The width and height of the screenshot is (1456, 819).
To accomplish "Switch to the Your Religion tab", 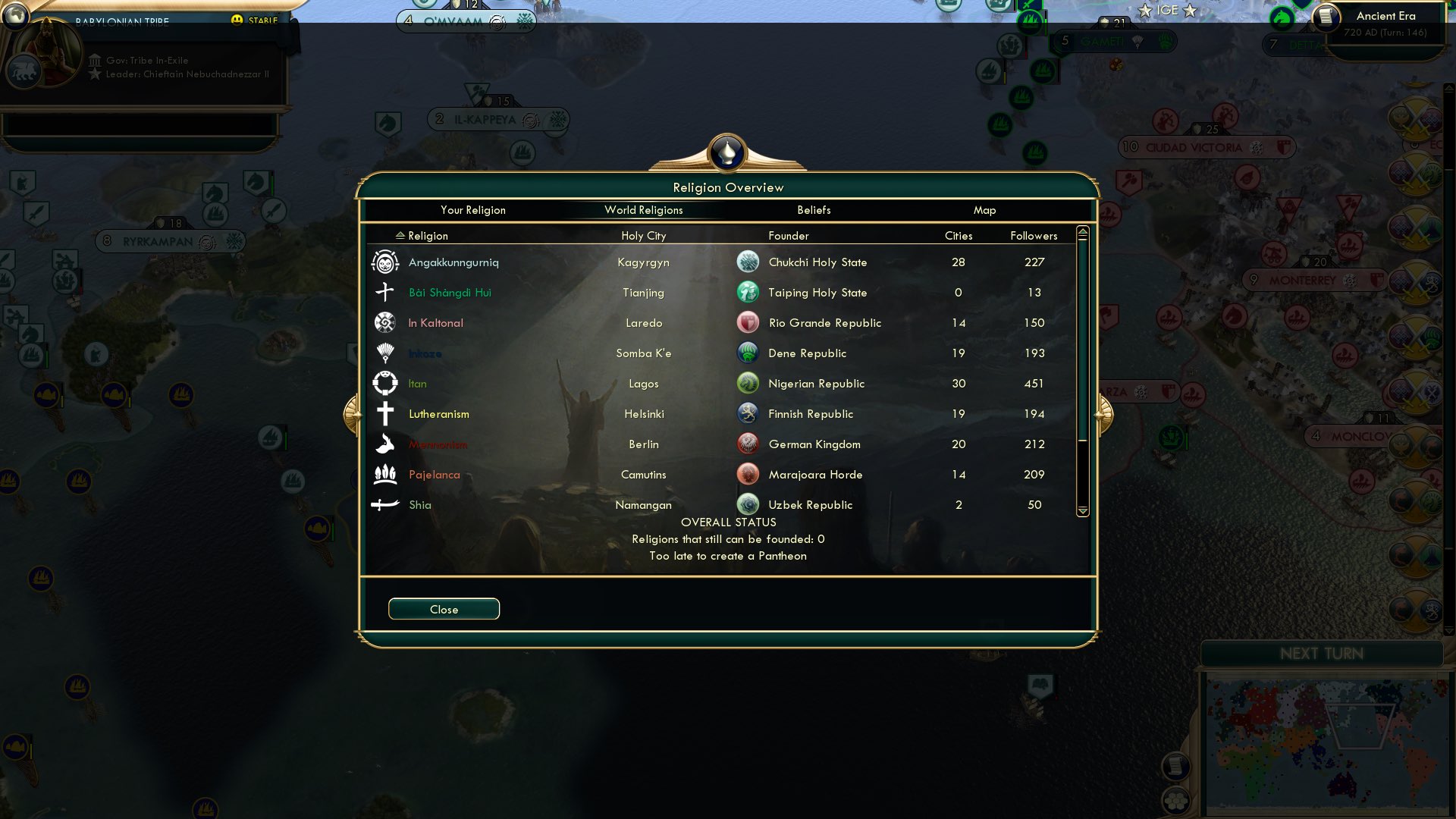I will coord(473,210).
